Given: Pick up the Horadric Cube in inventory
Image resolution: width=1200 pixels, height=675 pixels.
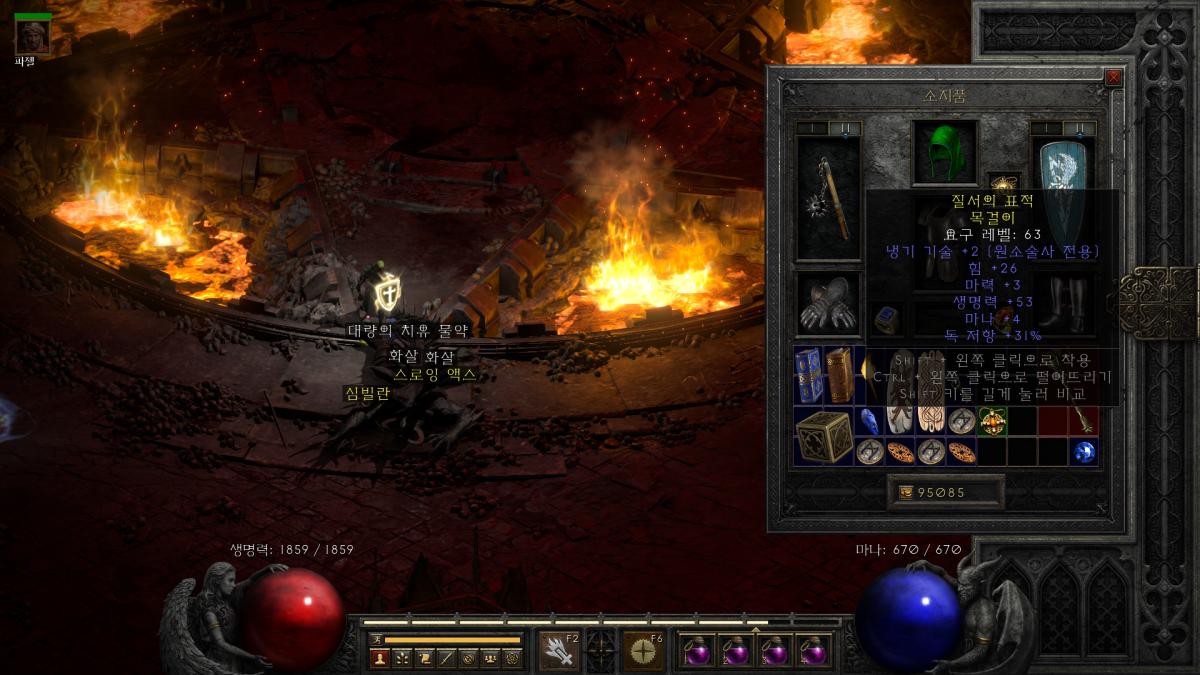Looking at the screenshot, I should (824, 436).
